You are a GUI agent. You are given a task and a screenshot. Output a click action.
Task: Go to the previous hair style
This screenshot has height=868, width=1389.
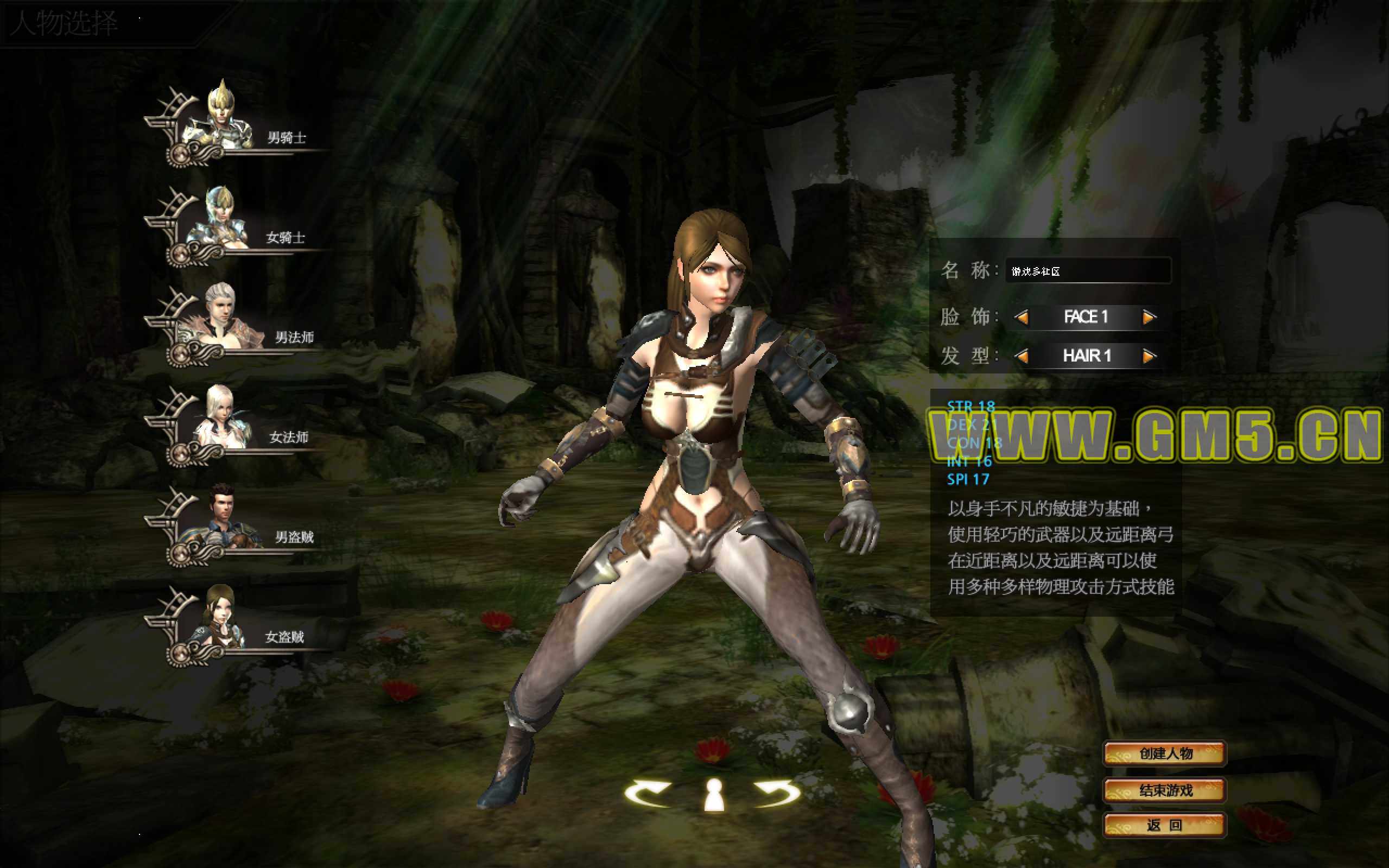pyautogui.click(x=1021, y=356)
